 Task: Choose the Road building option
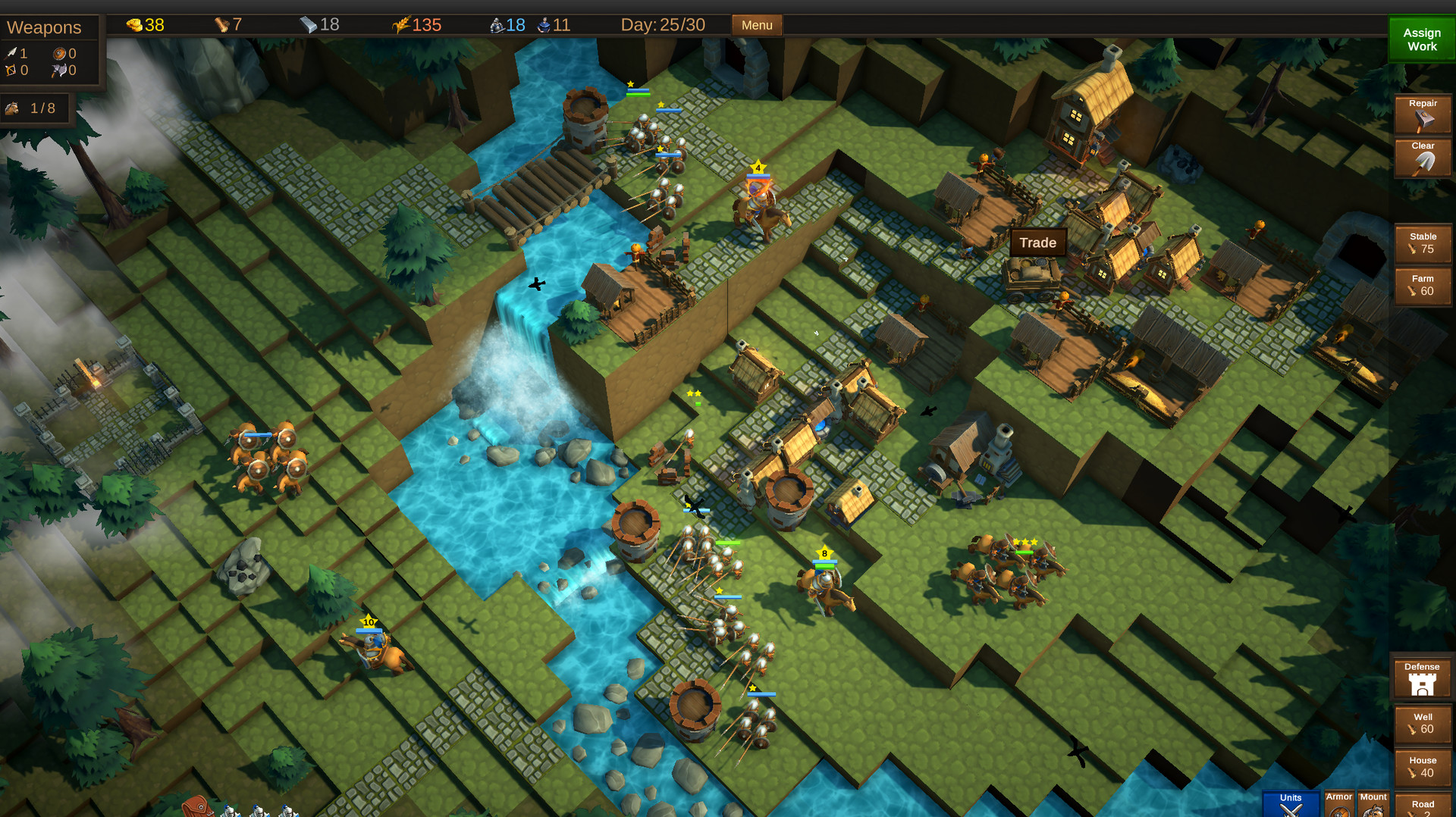(1422, 806)
